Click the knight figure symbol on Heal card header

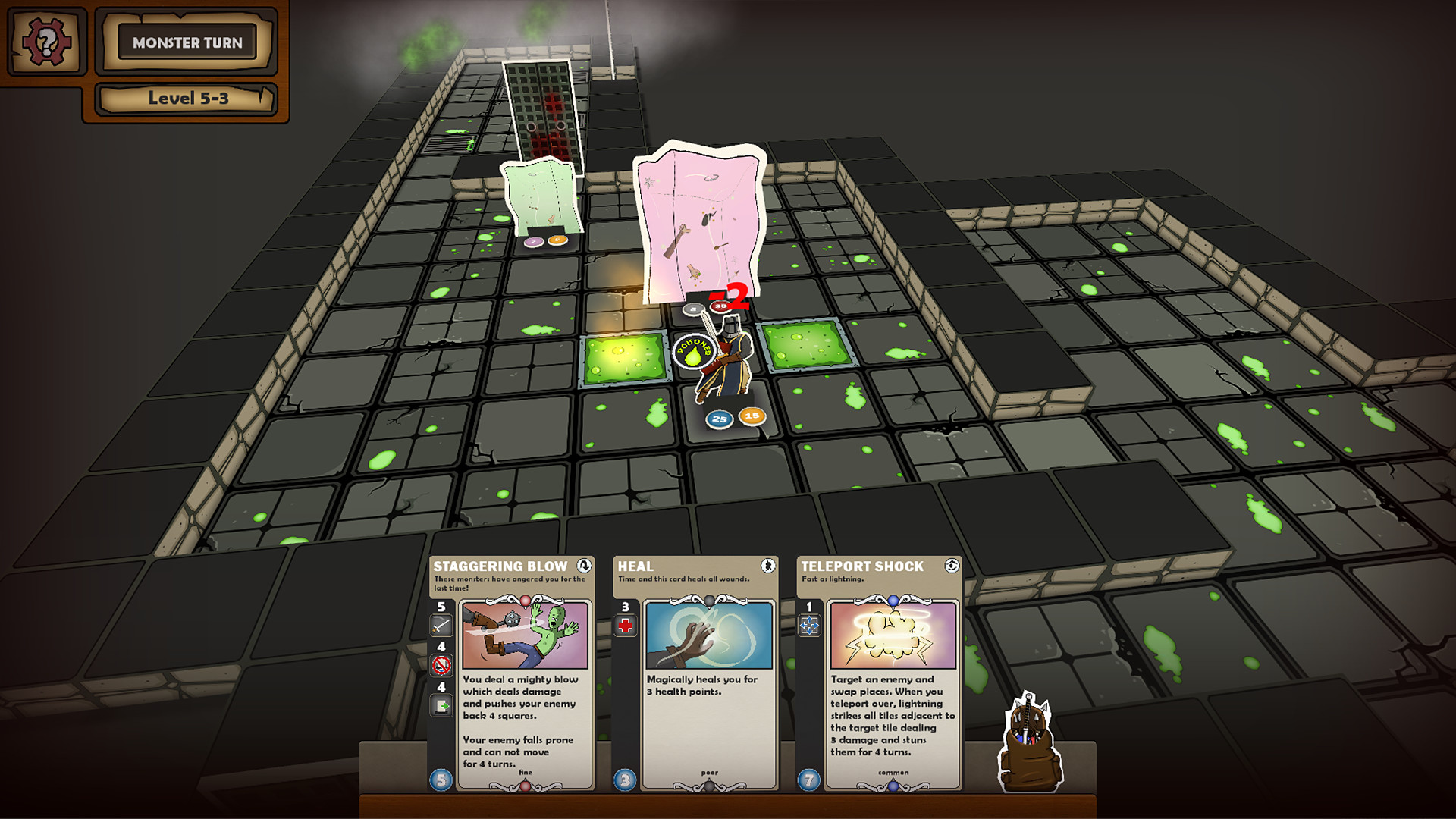tap(769, 566)
